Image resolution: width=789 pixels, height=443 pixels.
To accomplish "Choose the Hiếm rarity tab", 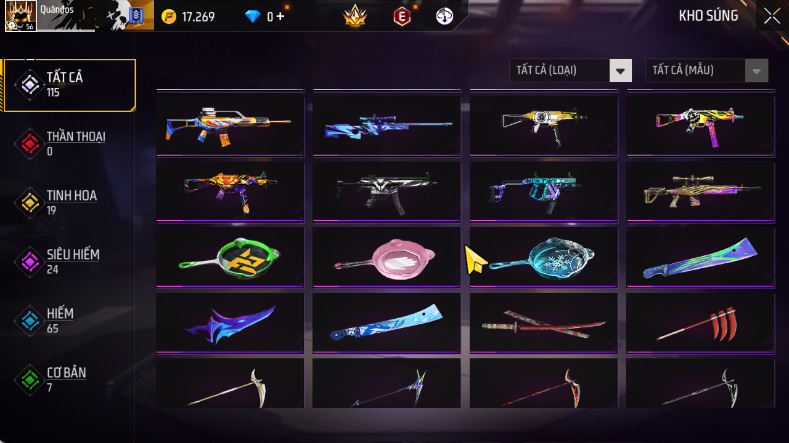I will pyautogui.click(x=69, y=320).
